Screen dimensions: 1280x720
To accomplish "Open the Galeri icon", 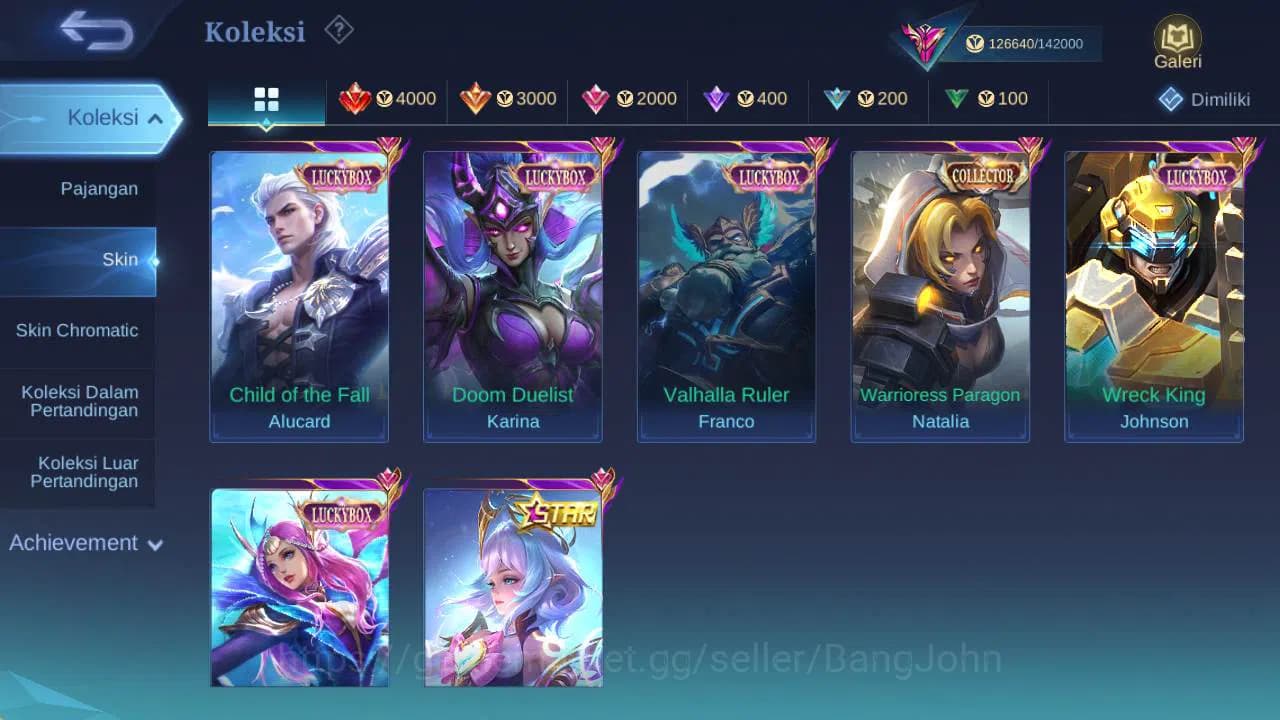I will pos(1176,40).
